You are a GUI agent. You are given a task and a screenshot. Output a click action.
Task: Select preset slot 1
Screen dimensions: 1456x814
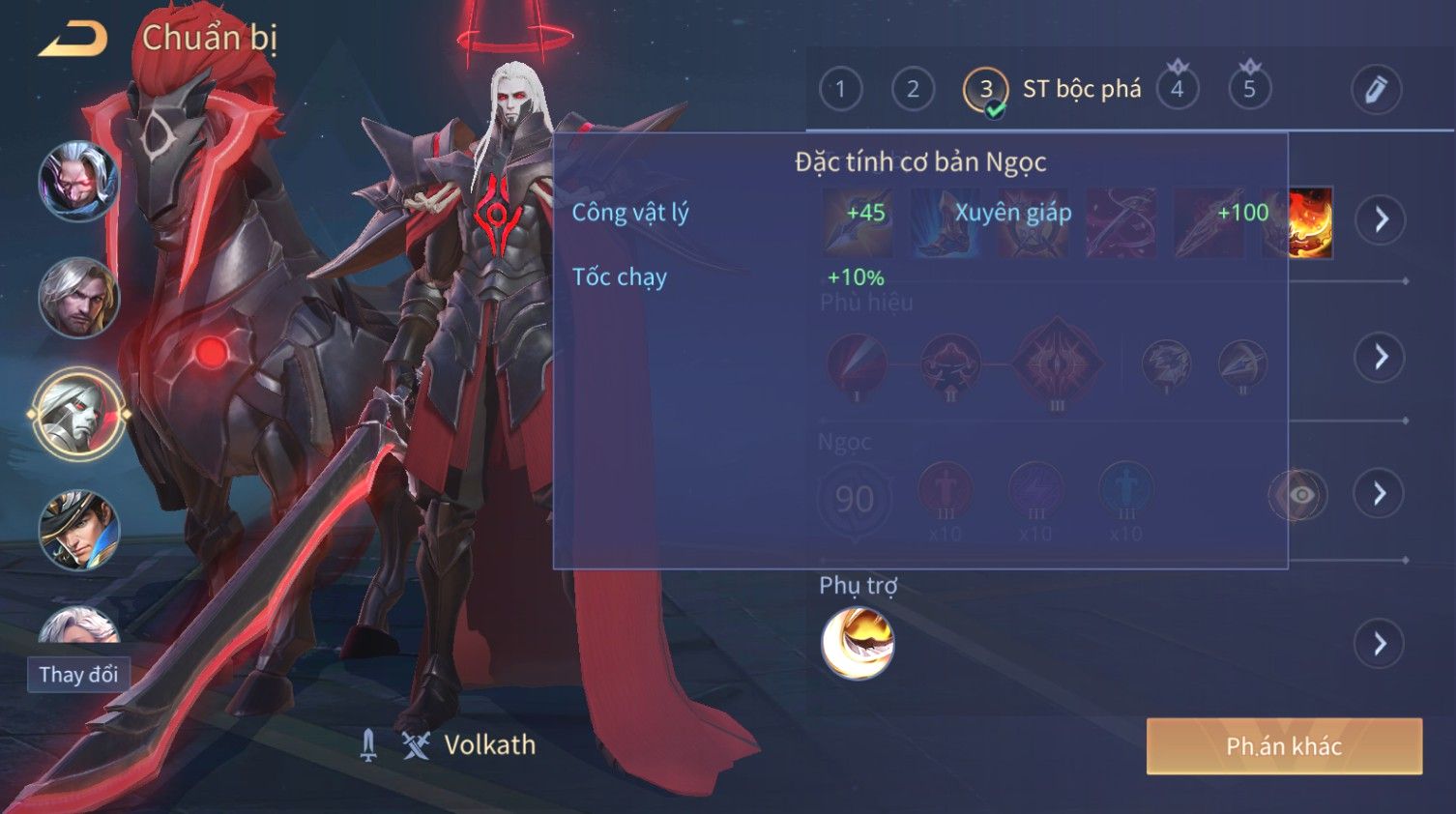[x=840, y=90]
